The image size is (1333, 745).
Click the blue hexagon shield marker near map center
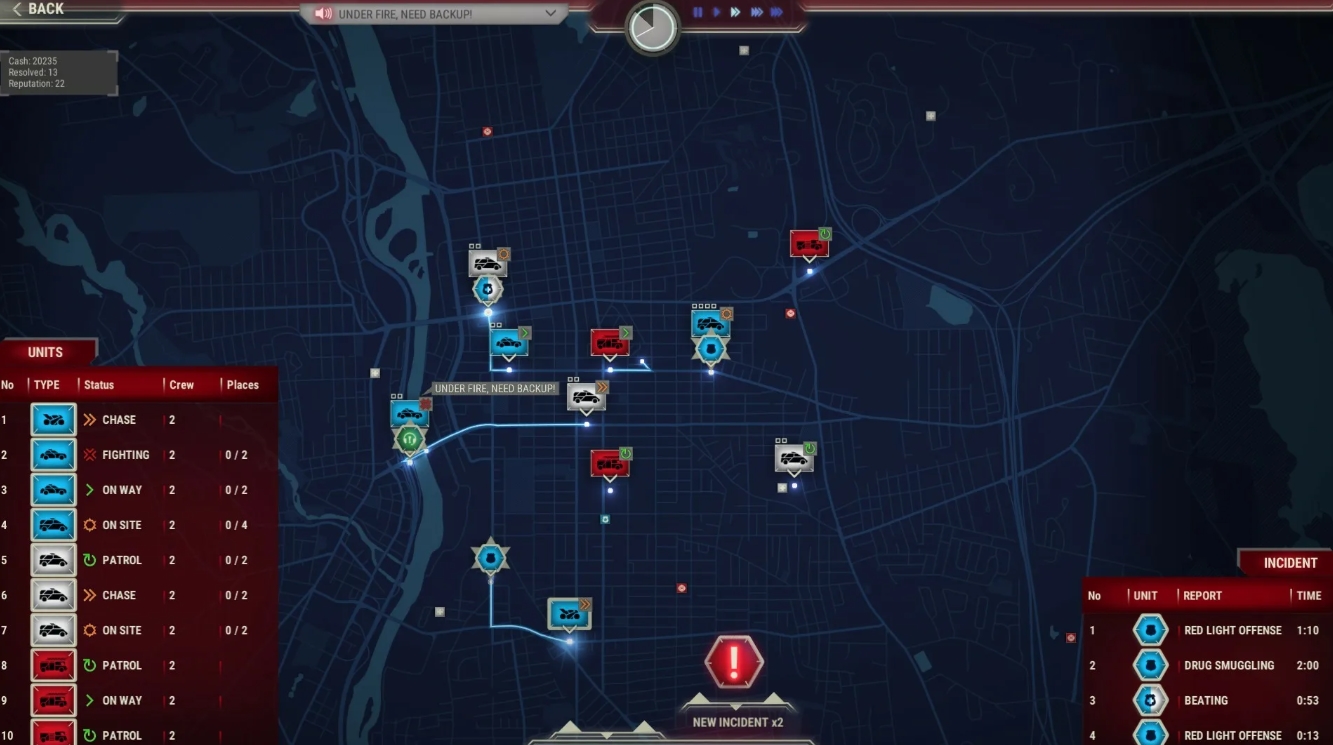coord(712,351)
